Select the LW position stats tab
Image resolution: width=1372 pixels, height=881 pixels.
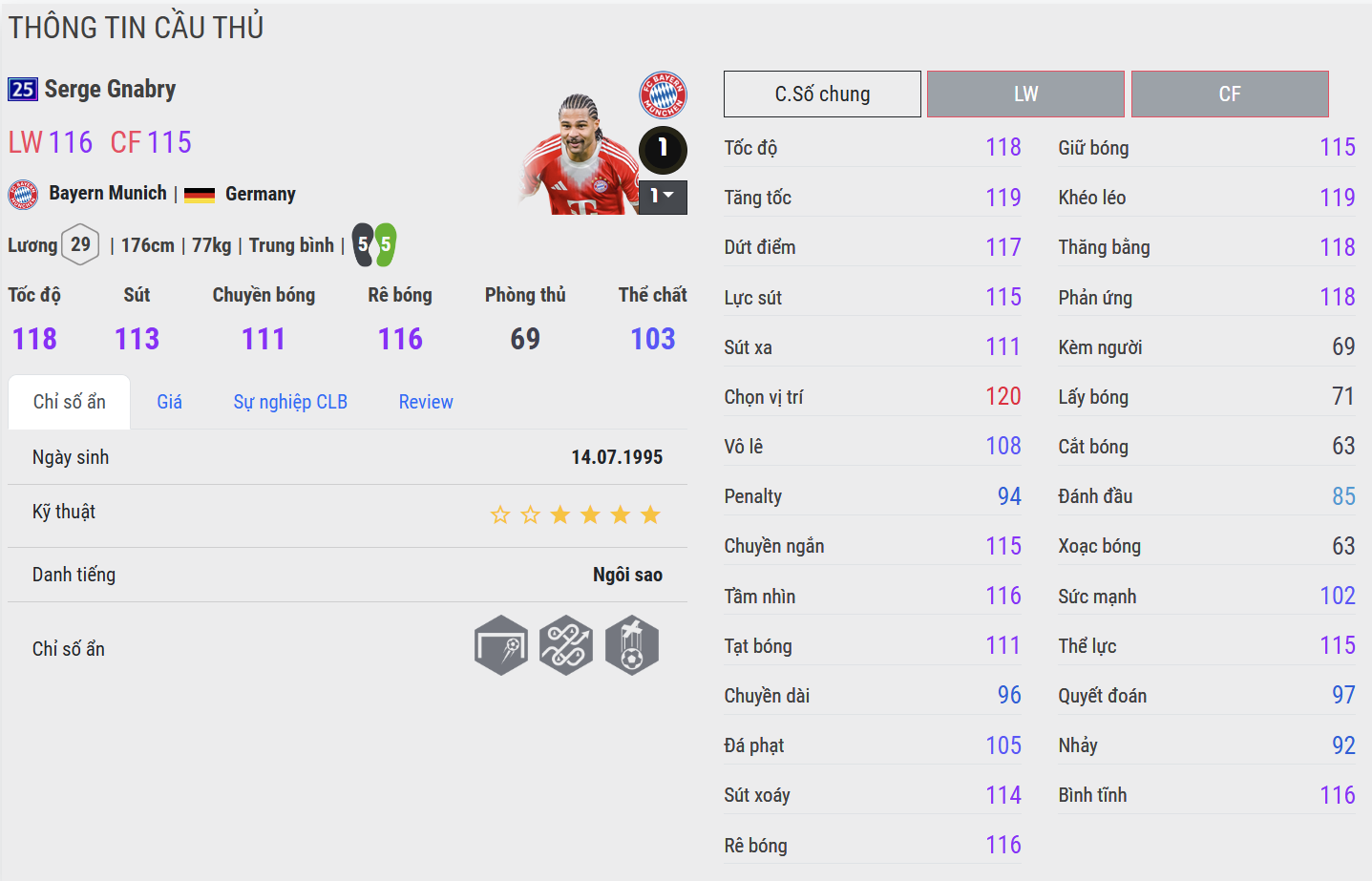(x=1025, y=94)
